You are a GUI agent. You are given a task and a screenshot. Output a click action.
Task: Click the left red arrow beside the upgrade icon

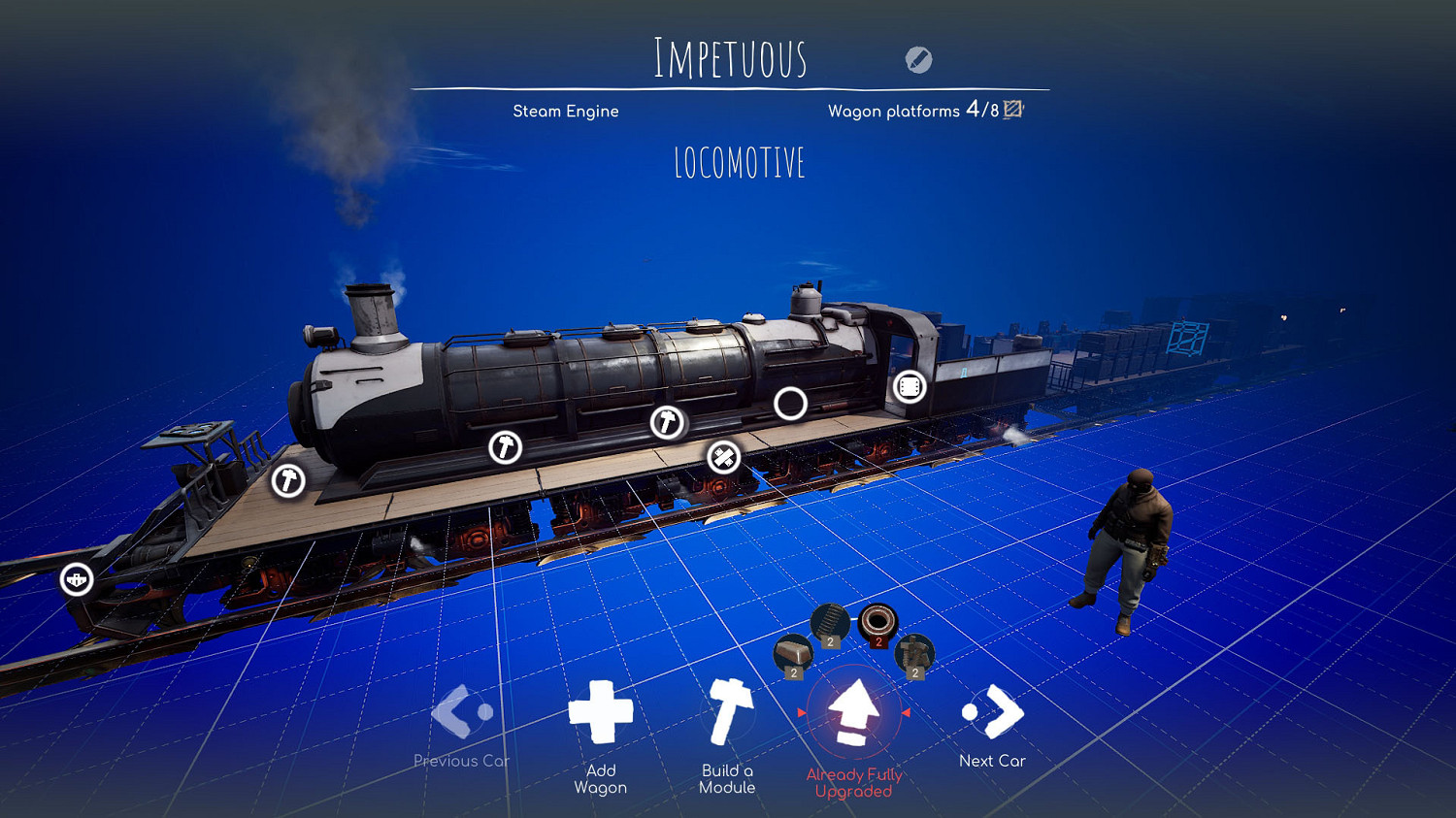802,711
